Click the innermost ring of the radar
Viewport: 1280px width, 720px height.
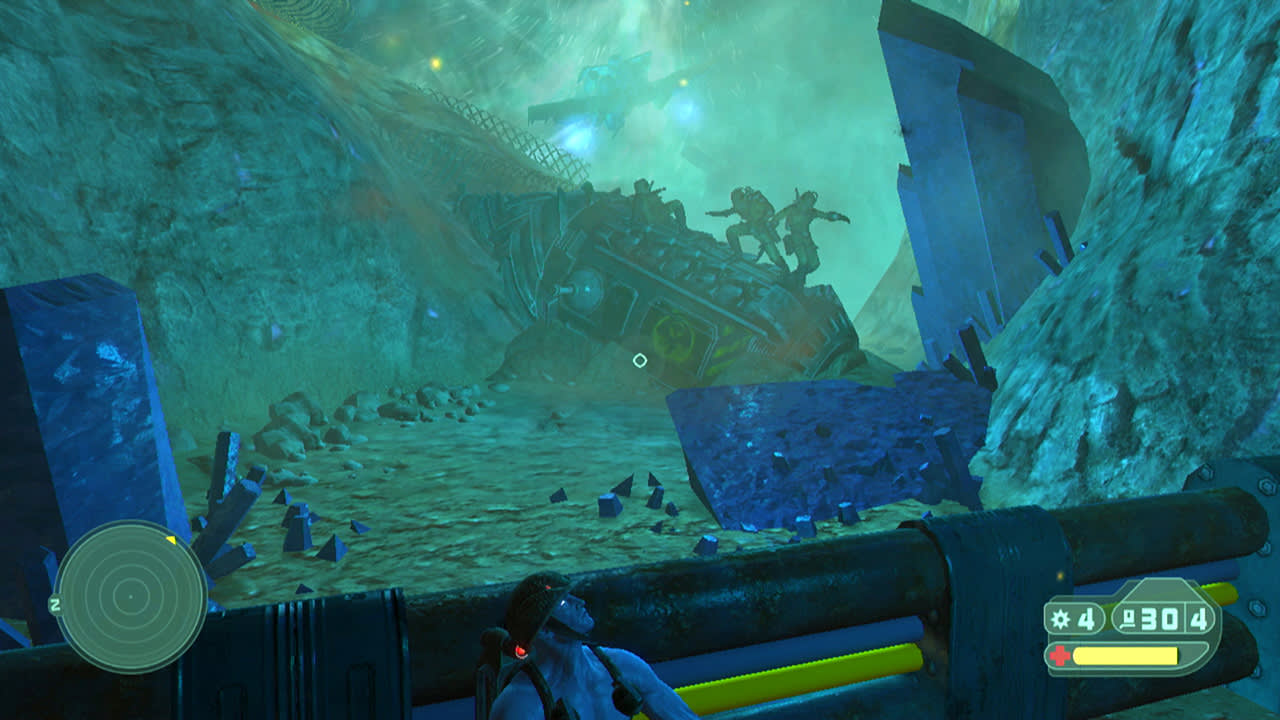click(x=131, y=582)
